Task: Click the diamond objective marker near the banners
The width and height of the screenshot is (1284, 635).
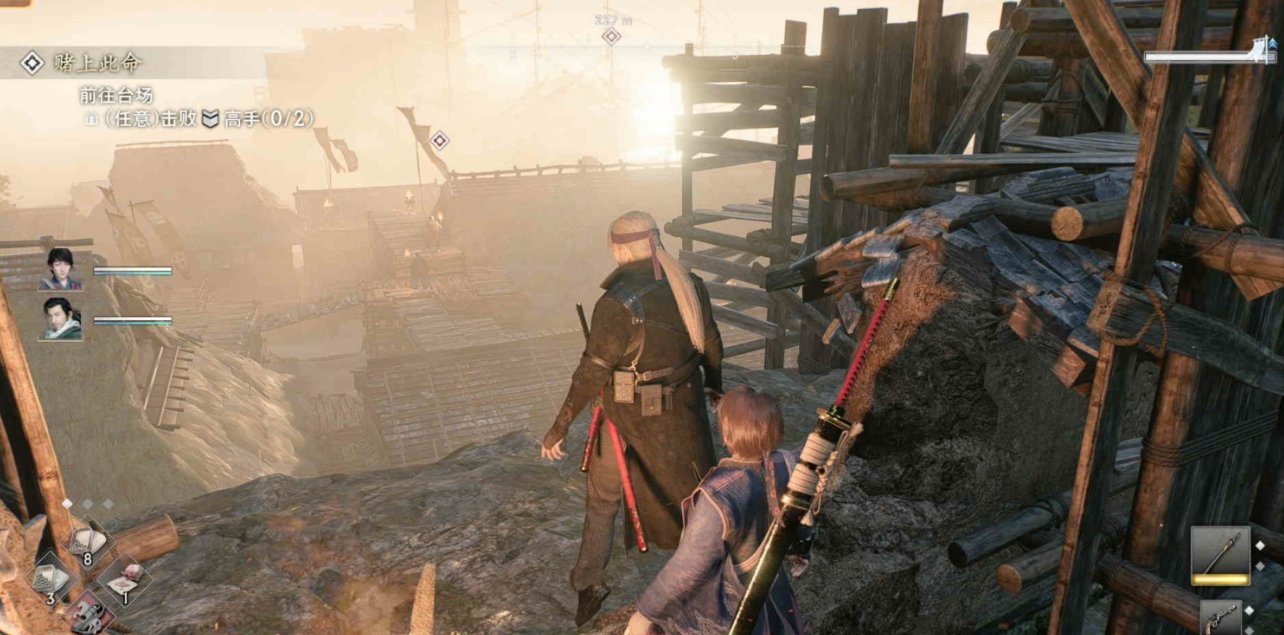Action: 438,140
